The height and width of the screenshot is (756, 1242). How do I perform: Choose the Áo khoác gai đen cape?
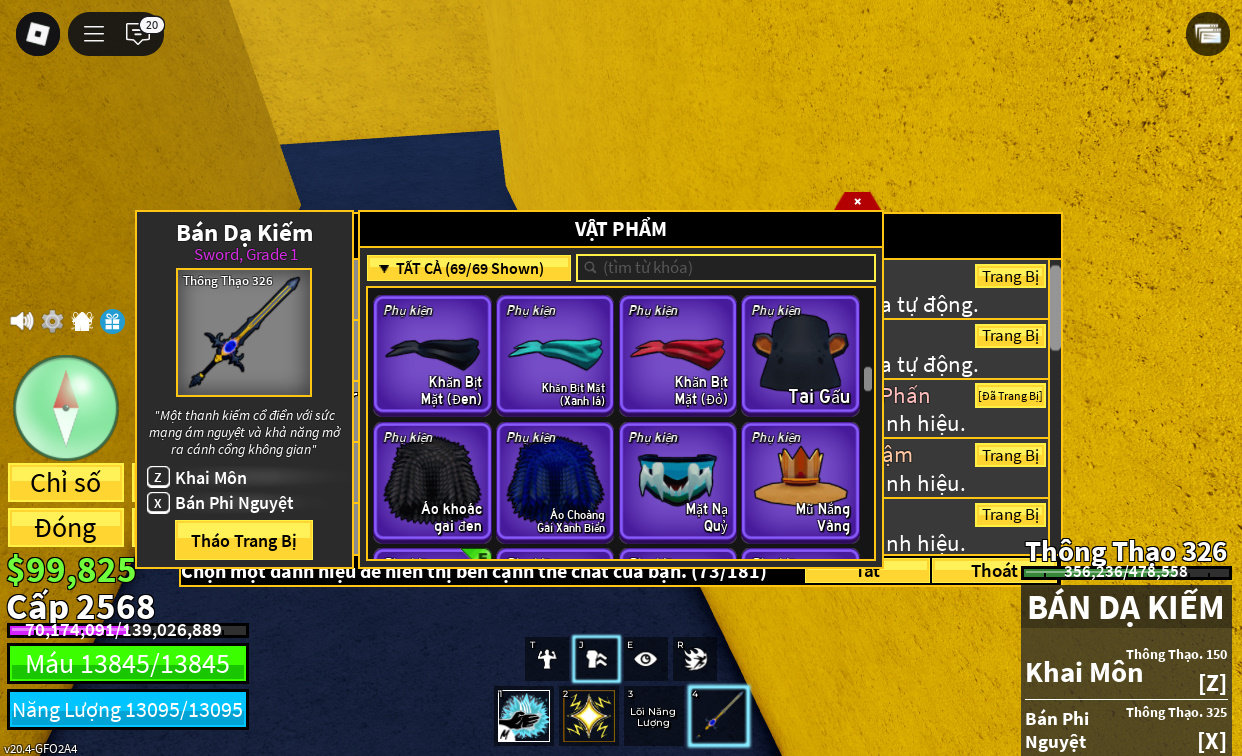432,481
